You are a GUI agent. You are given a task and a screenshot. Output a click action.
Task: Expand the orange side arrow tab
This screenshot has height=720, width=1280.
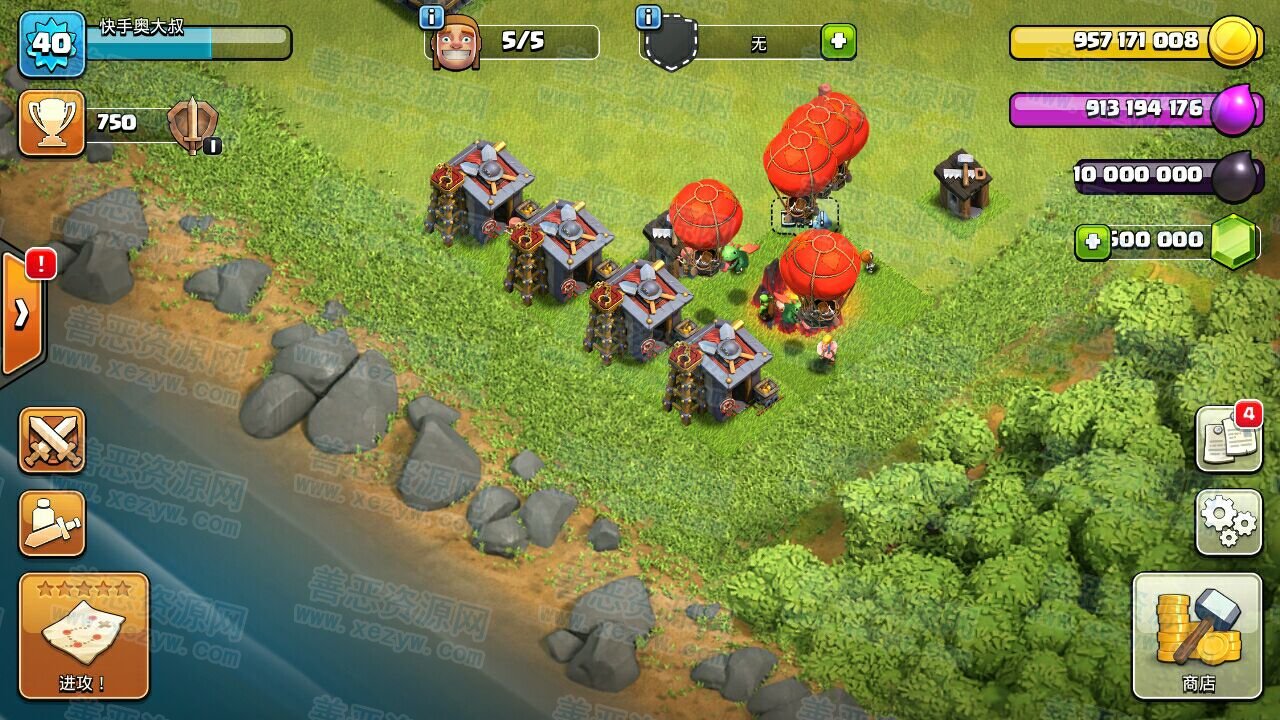pyautogui.click(x=22, y=314)
